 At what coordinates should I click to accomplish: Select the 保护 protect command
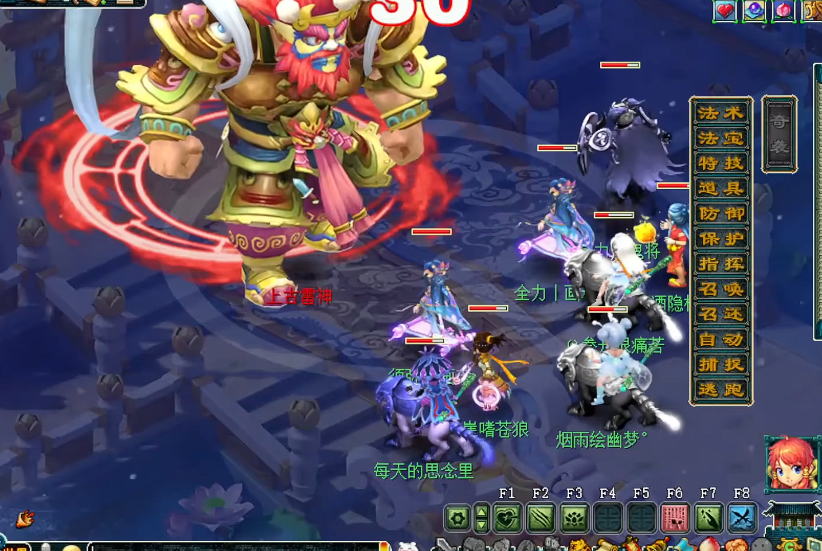pyautogui.click(x=720, y=239)
